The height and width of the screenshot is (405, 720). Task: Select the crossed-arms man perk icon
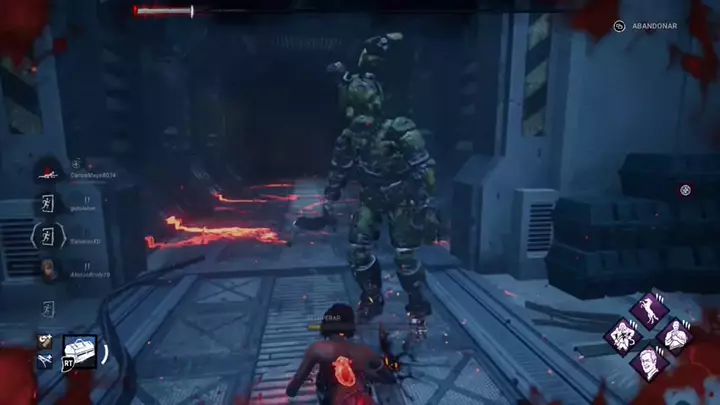[675, 336]
